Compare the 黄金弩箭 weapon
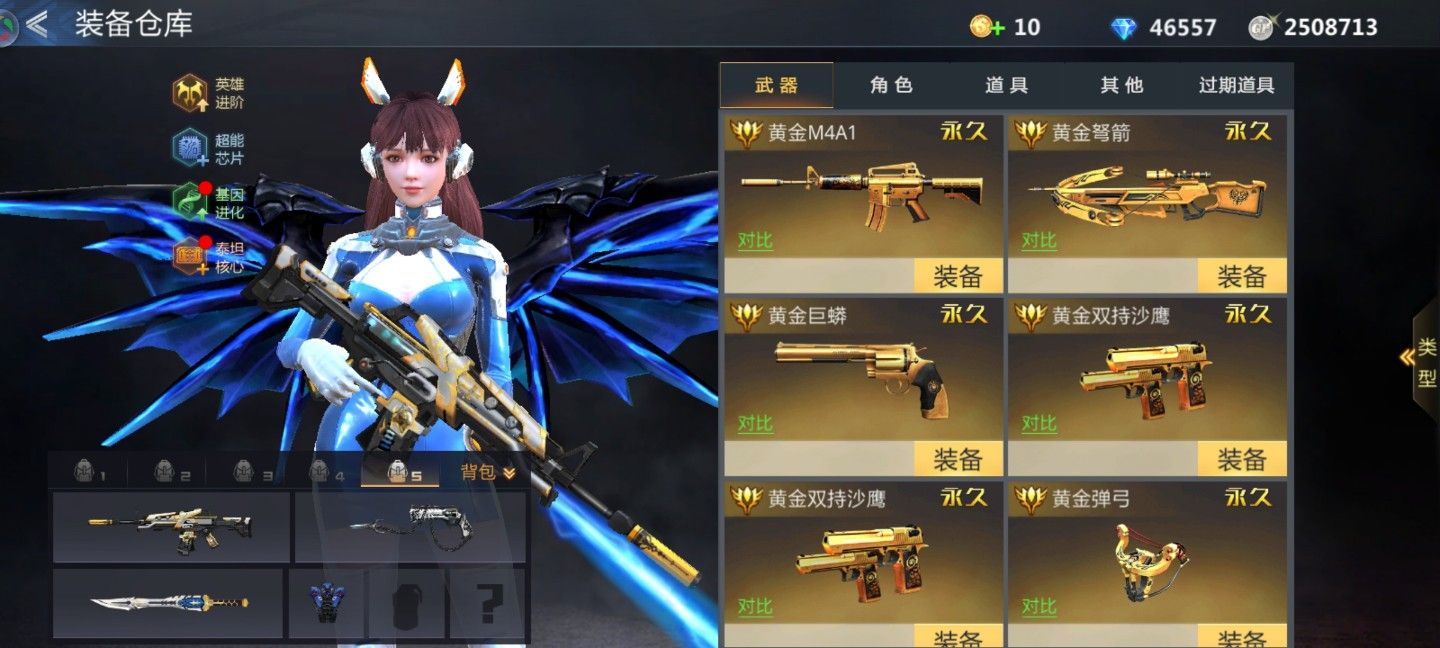Image resolution: width=1440 pixels, height=648 pixels. click(1039, 241)
